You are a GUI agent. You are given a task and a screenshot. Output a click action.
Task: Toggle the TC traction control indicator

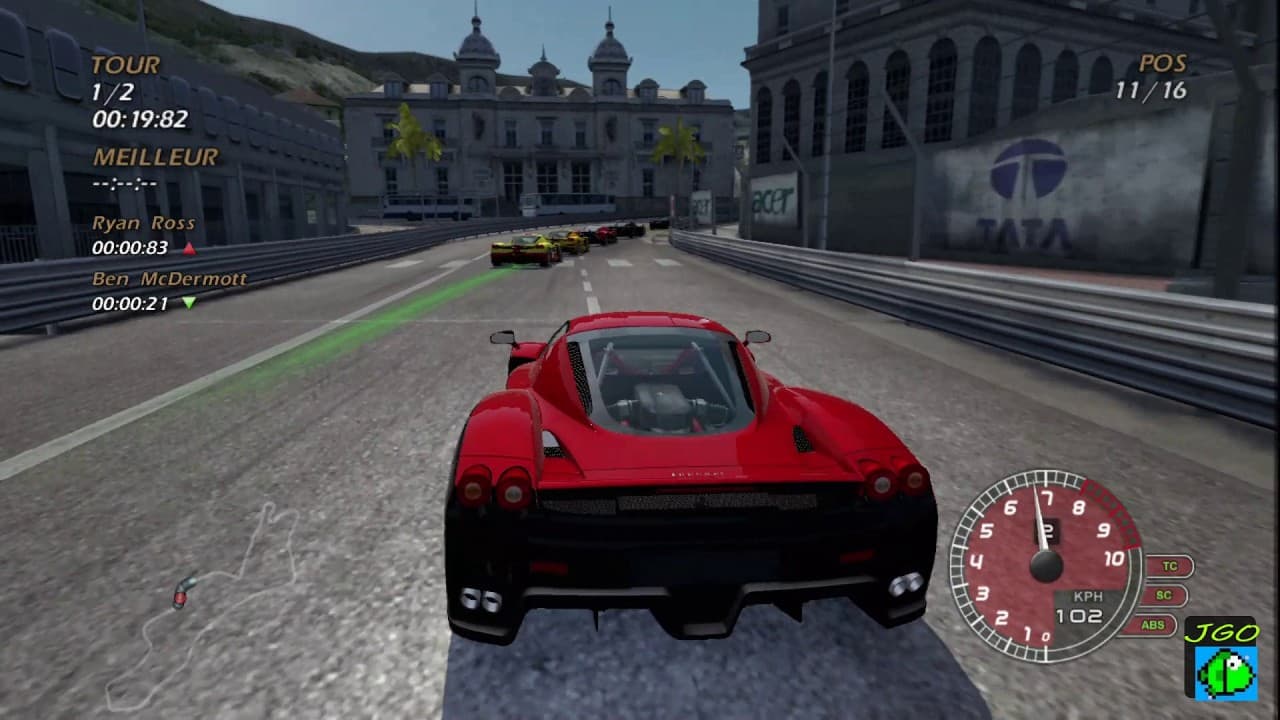(1168, 565)
